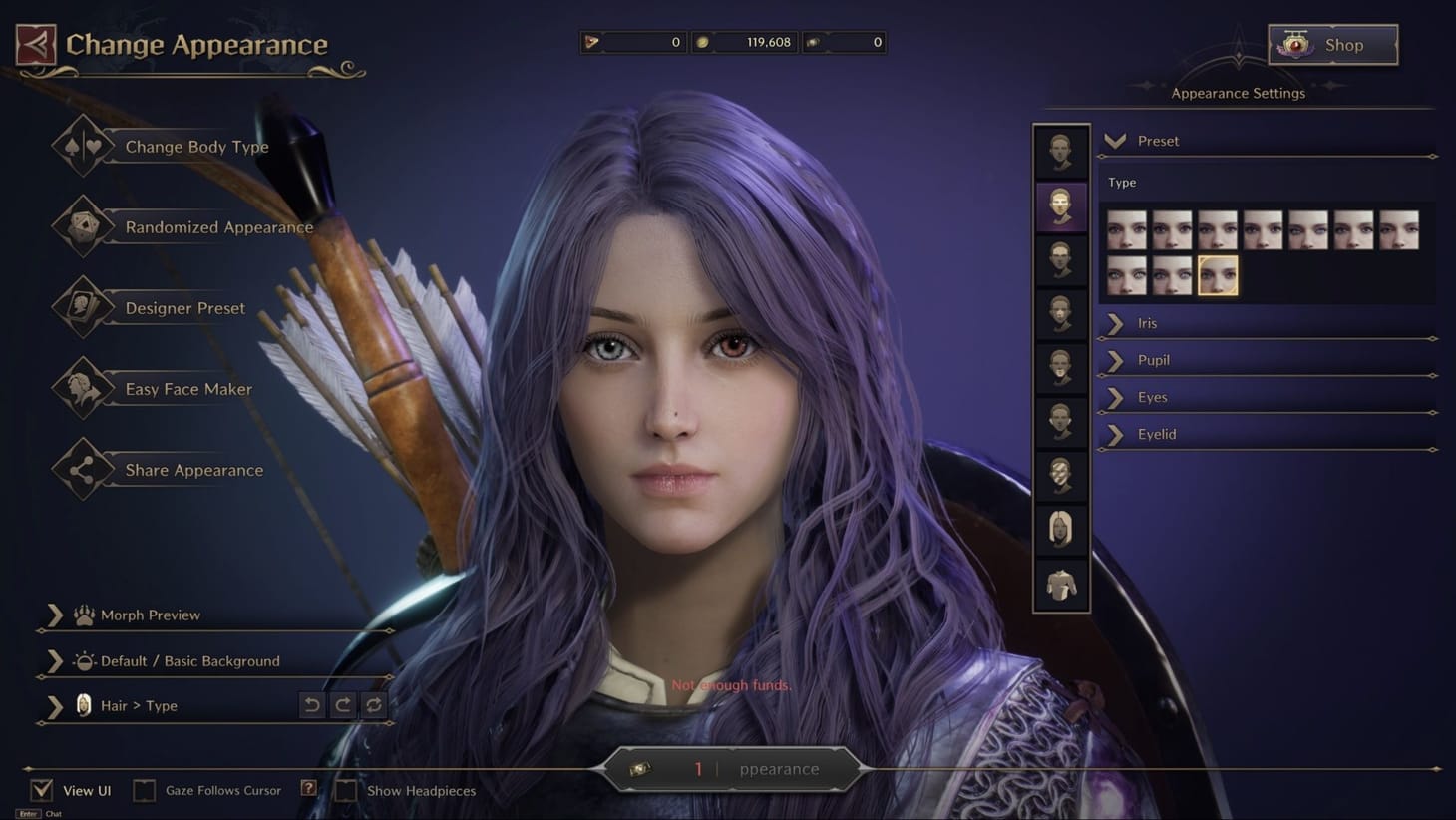1456x820 pixels.
Task: Click the undo icon next to Hair > Type
Action: pyautogui.click(x=310, y=705)
